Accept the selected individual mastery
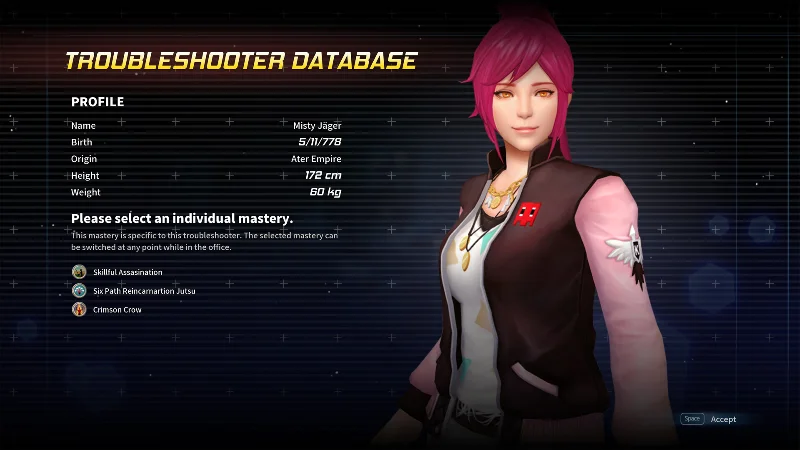Image resolution: width=800 pixels, height=450 pixels. 722,419
